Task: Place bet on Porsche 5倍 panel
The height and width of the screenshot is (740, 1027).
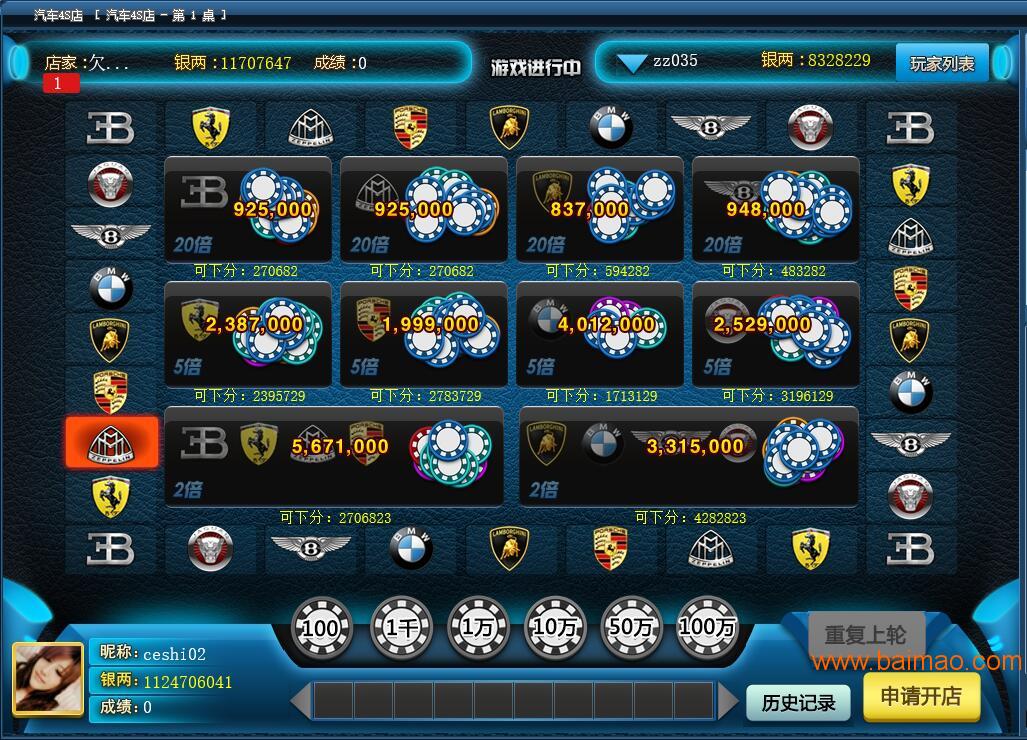Action: click(x=424, y=334)
